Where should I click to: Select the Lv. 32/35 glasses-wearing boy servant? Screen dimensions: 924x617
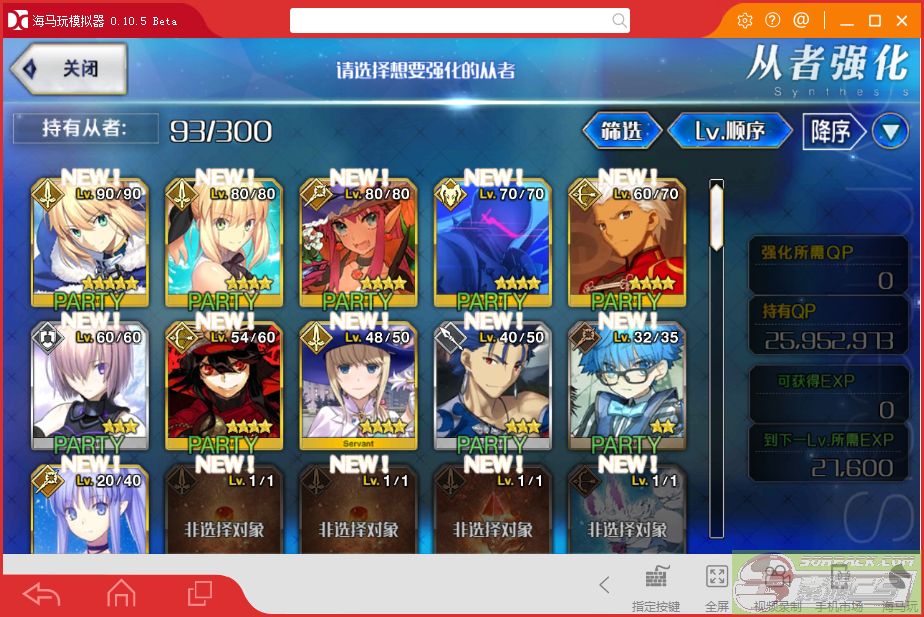click(x=626, y=388)
